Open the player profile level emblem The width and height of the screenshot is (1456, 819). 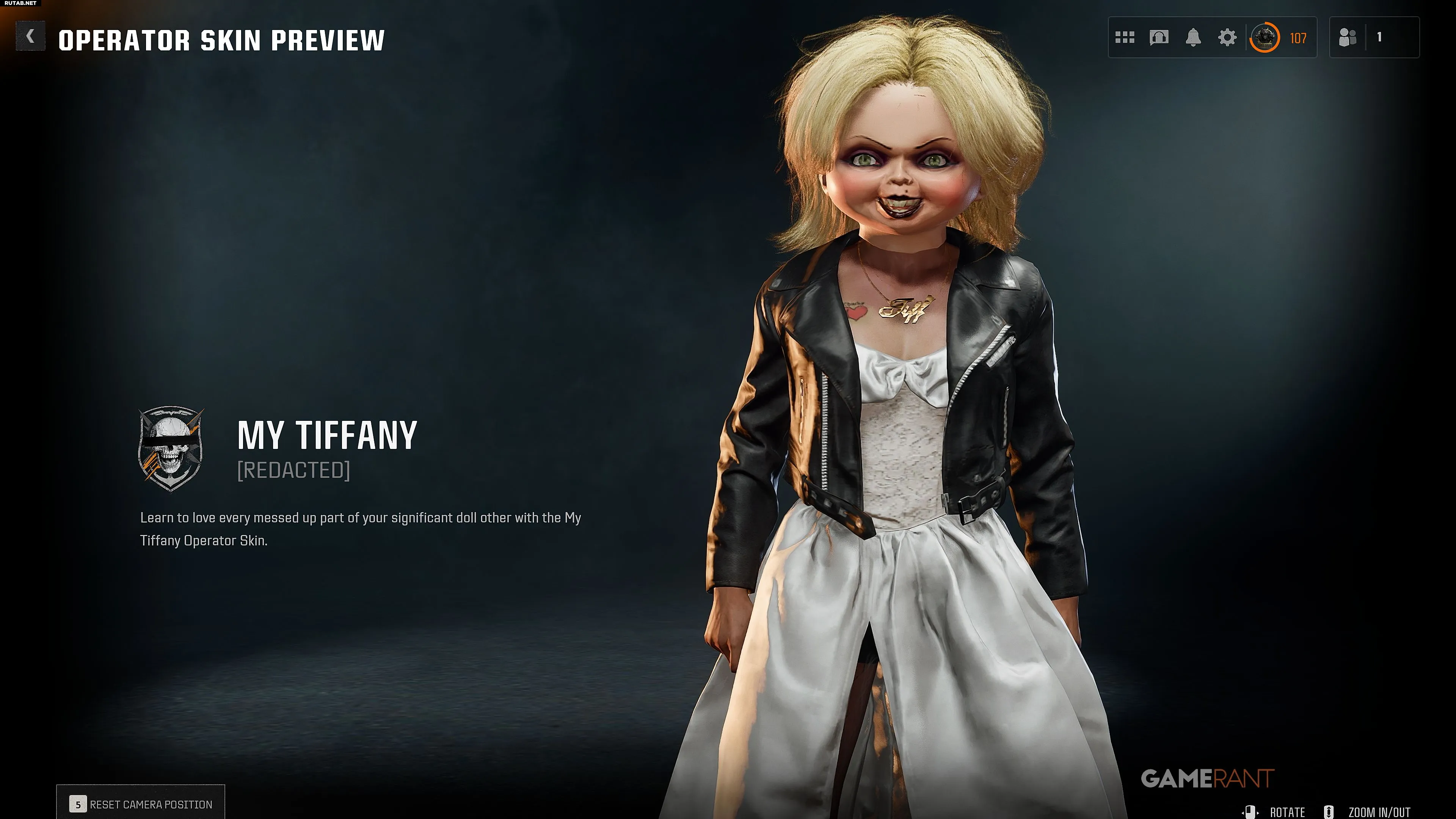[x=1265, y=38]
